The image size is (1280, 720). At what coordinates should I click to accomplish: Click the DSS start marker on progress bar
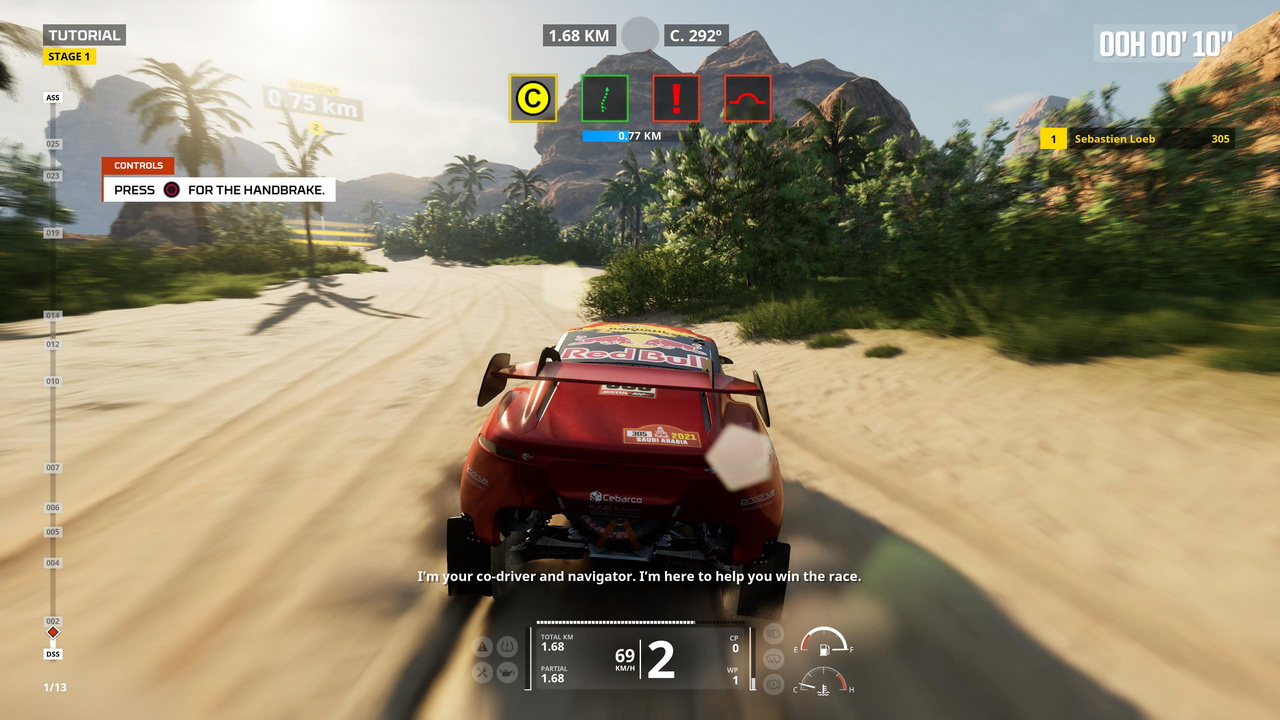click(x=53, y=654)
